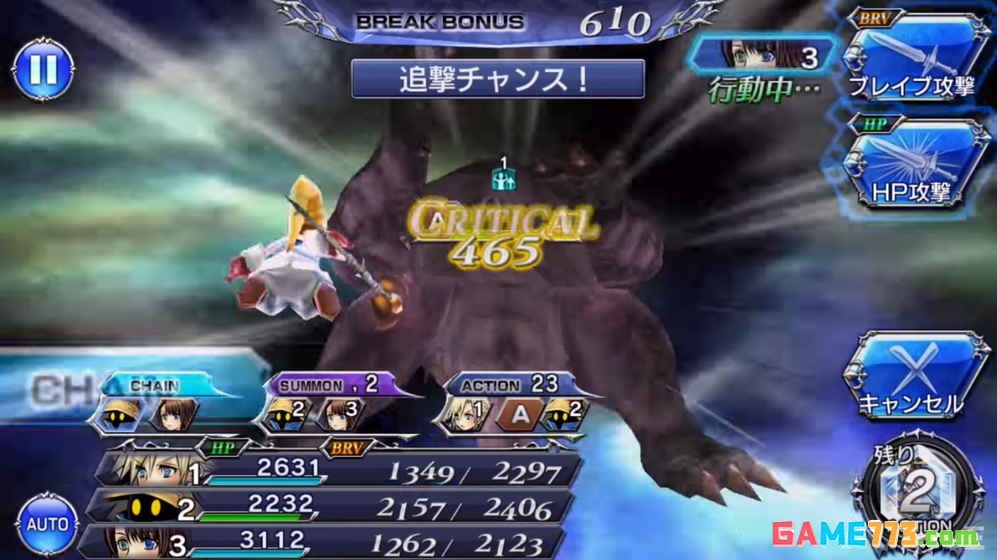
Task: Open the SUMMON gauge panel
Action: tap(318, 403)
